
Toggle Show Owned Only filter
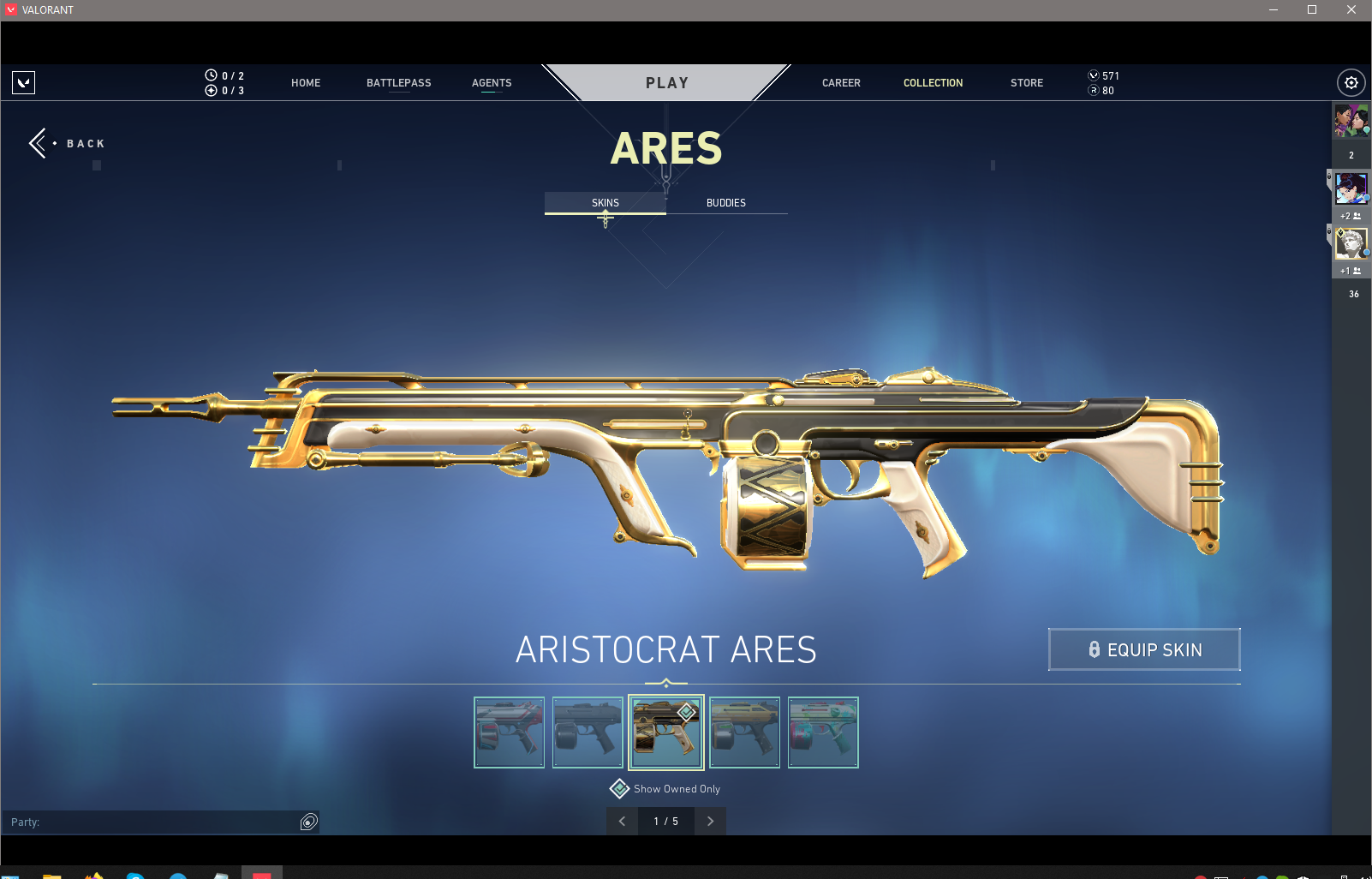tap(620, 789)
